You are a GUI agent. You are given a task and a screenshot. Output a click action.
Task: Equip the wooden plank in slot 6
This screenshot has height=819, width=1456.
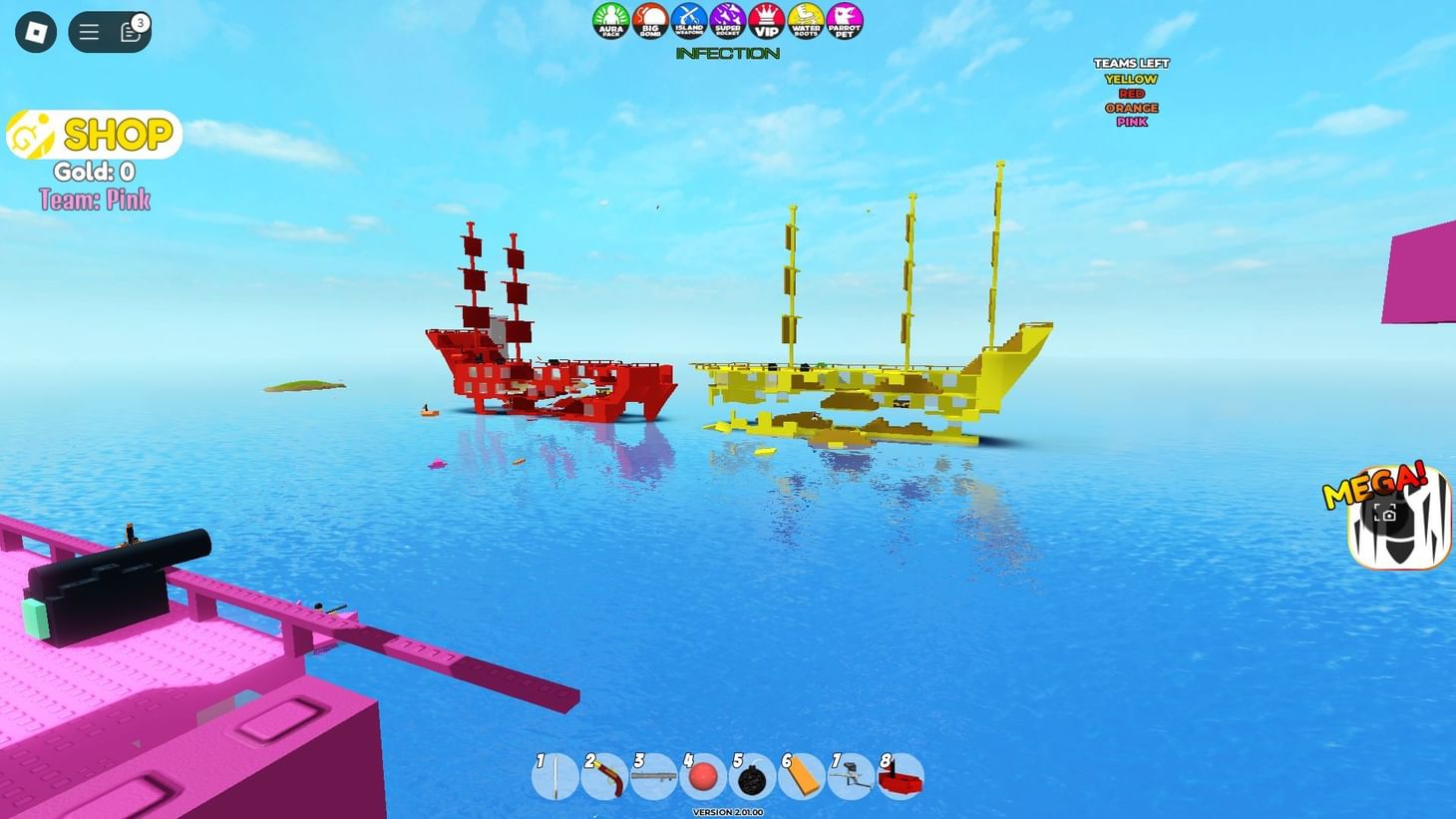[x=802, y=777]
